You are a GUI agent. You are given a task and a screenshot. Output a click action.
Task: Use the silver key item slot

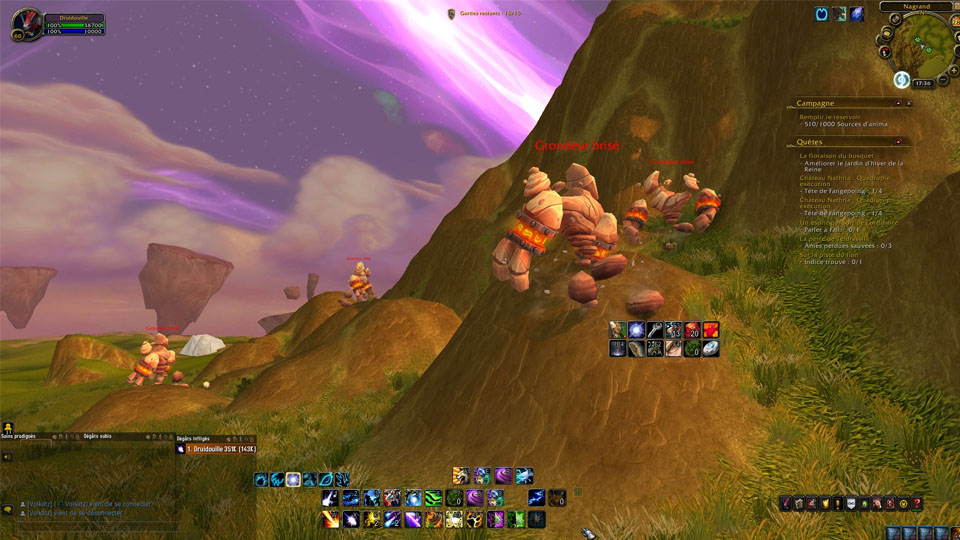coord(654,329)
